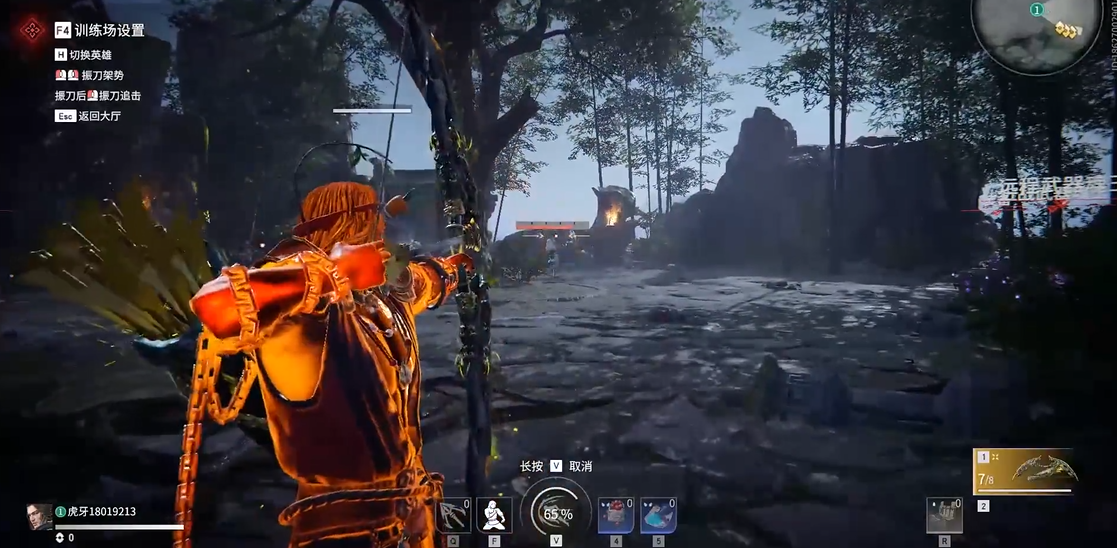
Task: Select the grappling hook slot
Action: tap(454, 515)
